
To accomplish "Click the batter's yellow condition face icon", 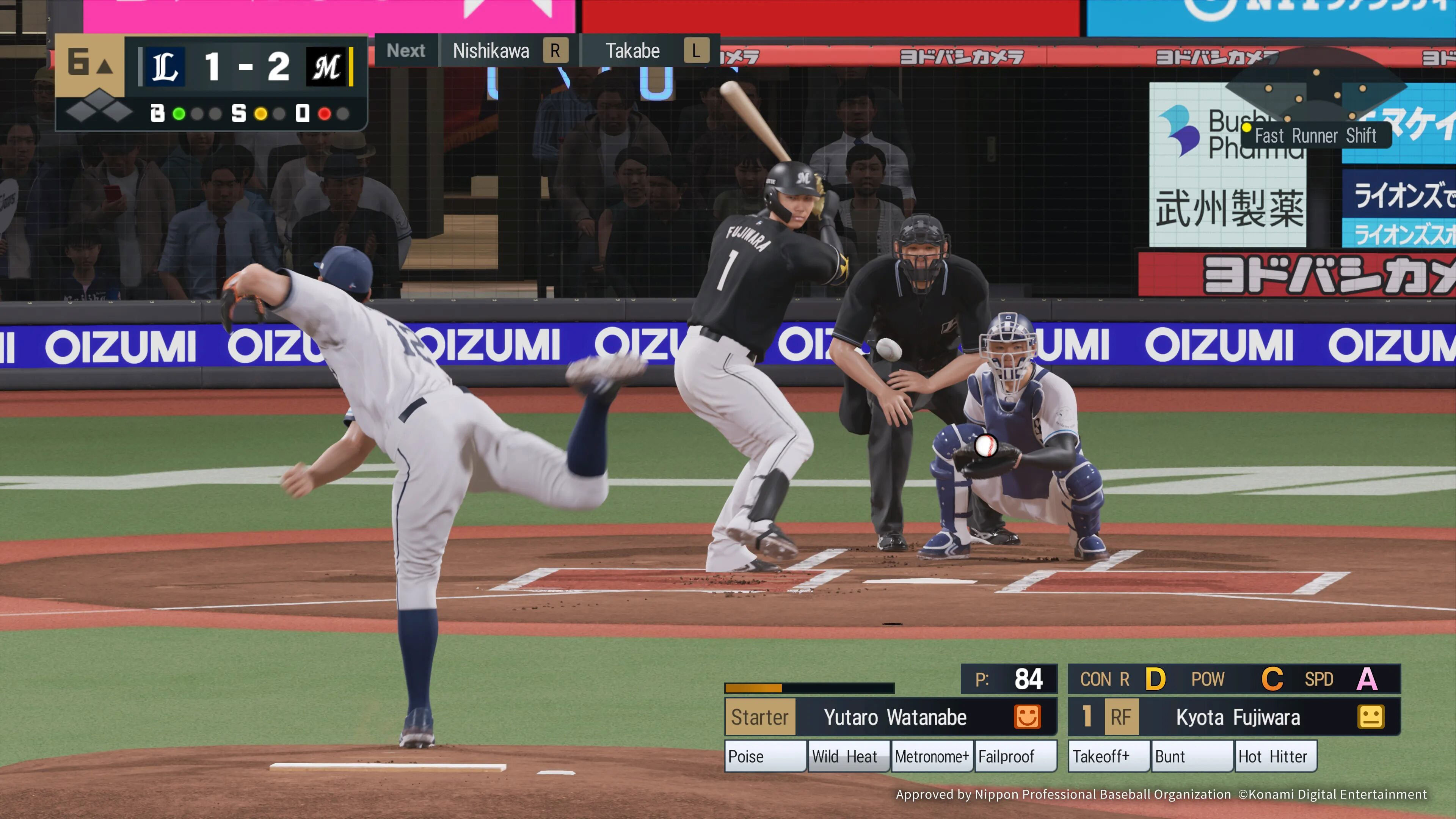I will (x=1370, y=717).
